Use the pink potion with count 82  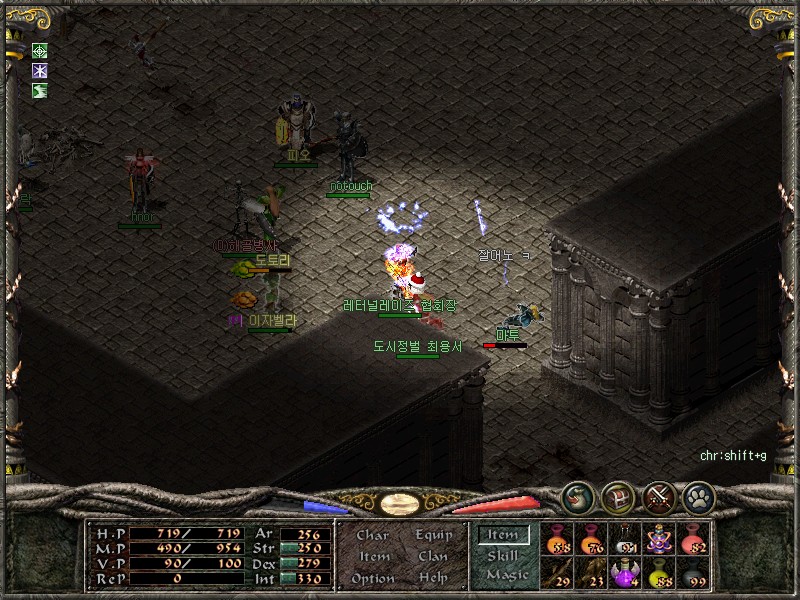click(694, 539)
